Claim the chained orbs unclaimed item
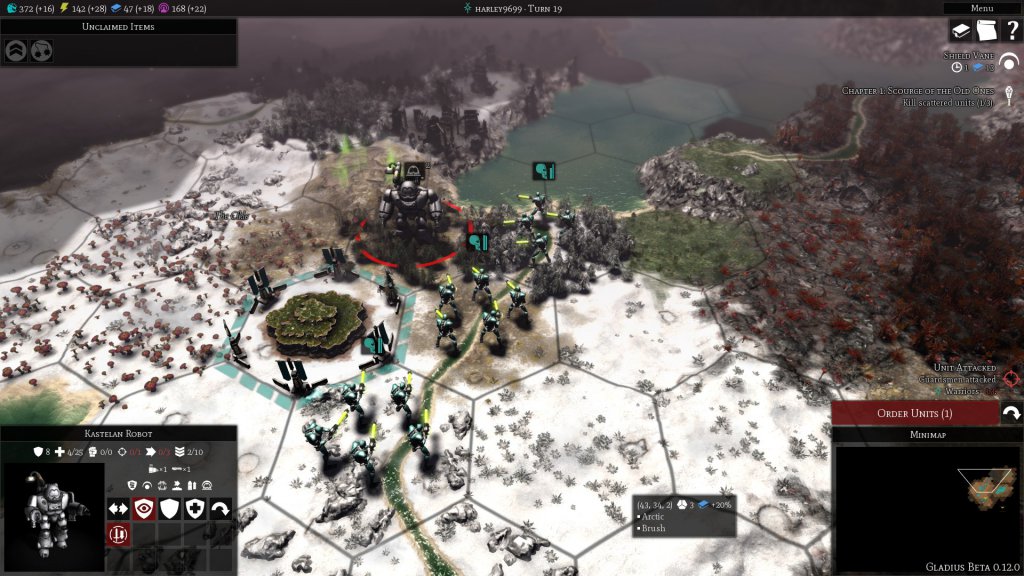 point(42,51)
